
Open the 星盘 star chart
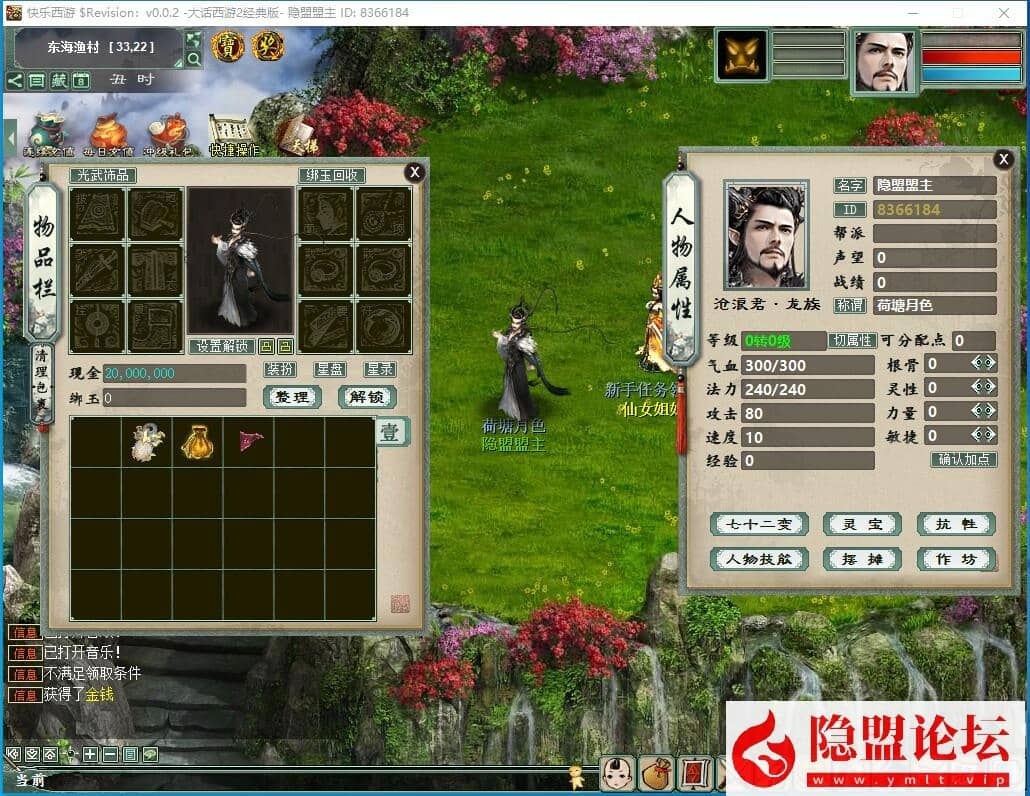click(330, 370)
